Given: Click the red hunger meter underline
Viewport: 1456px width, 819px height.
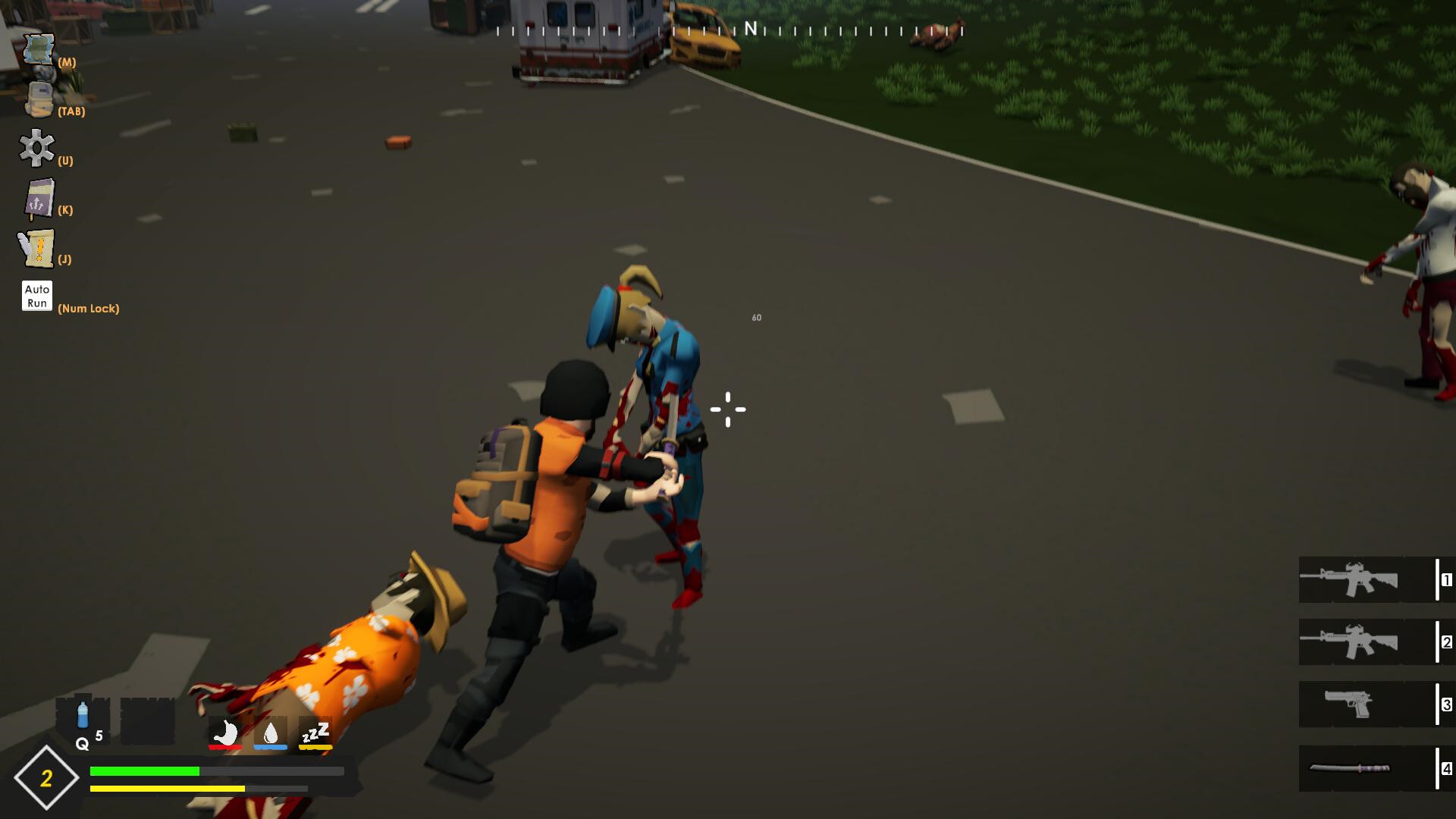Looking at the screenshot, I should [224, 746].
